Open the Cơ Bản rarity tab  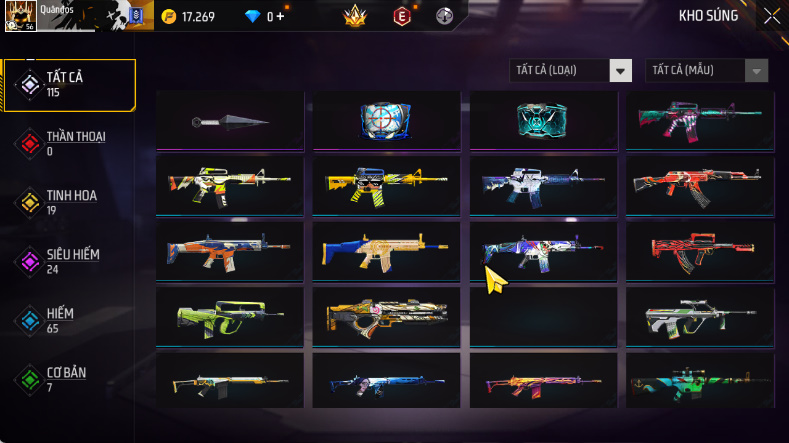coord(68,379)
